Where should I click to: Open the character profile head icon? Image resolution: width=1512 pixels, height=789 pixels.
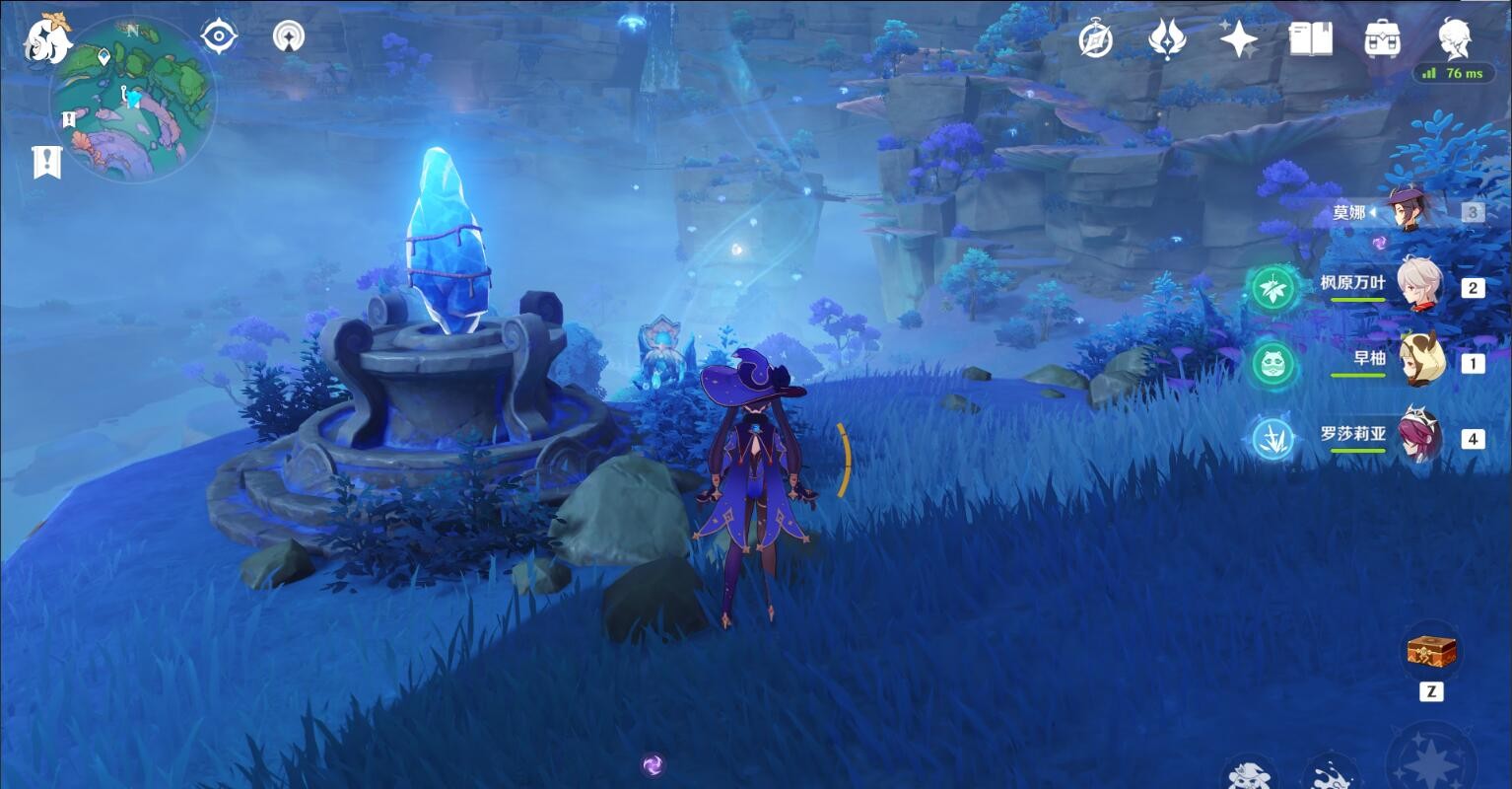(1455, 37)
